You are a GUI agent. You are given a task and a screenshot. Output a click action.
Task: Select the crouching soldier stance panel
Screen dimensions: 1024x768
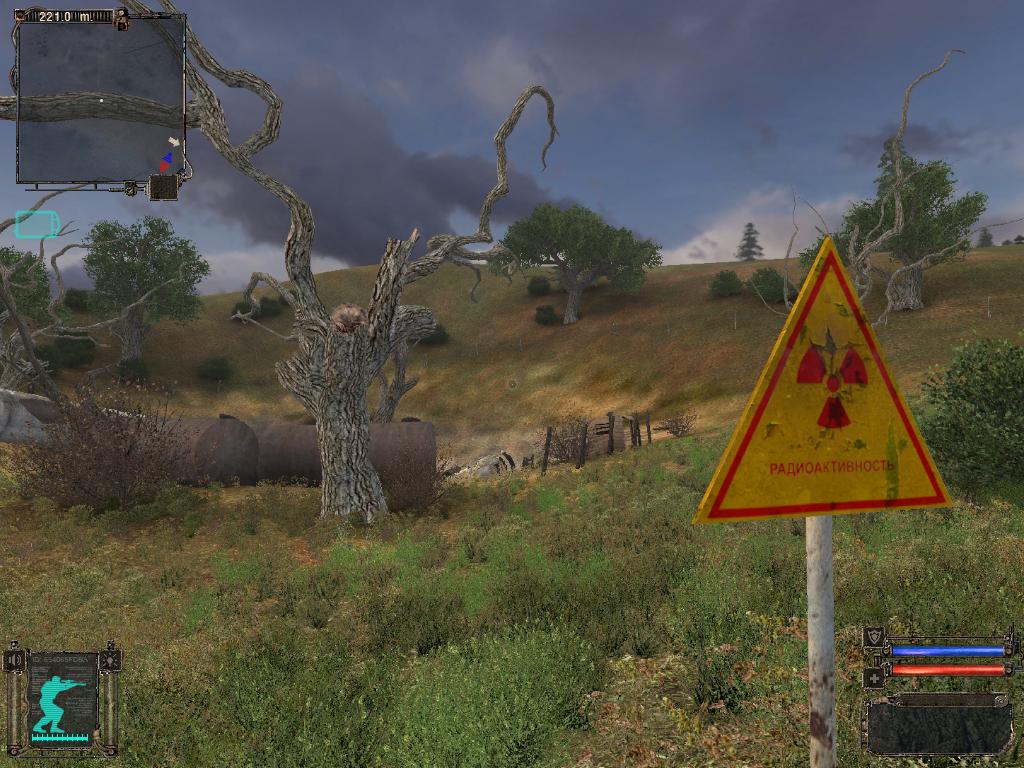(62, 699)
